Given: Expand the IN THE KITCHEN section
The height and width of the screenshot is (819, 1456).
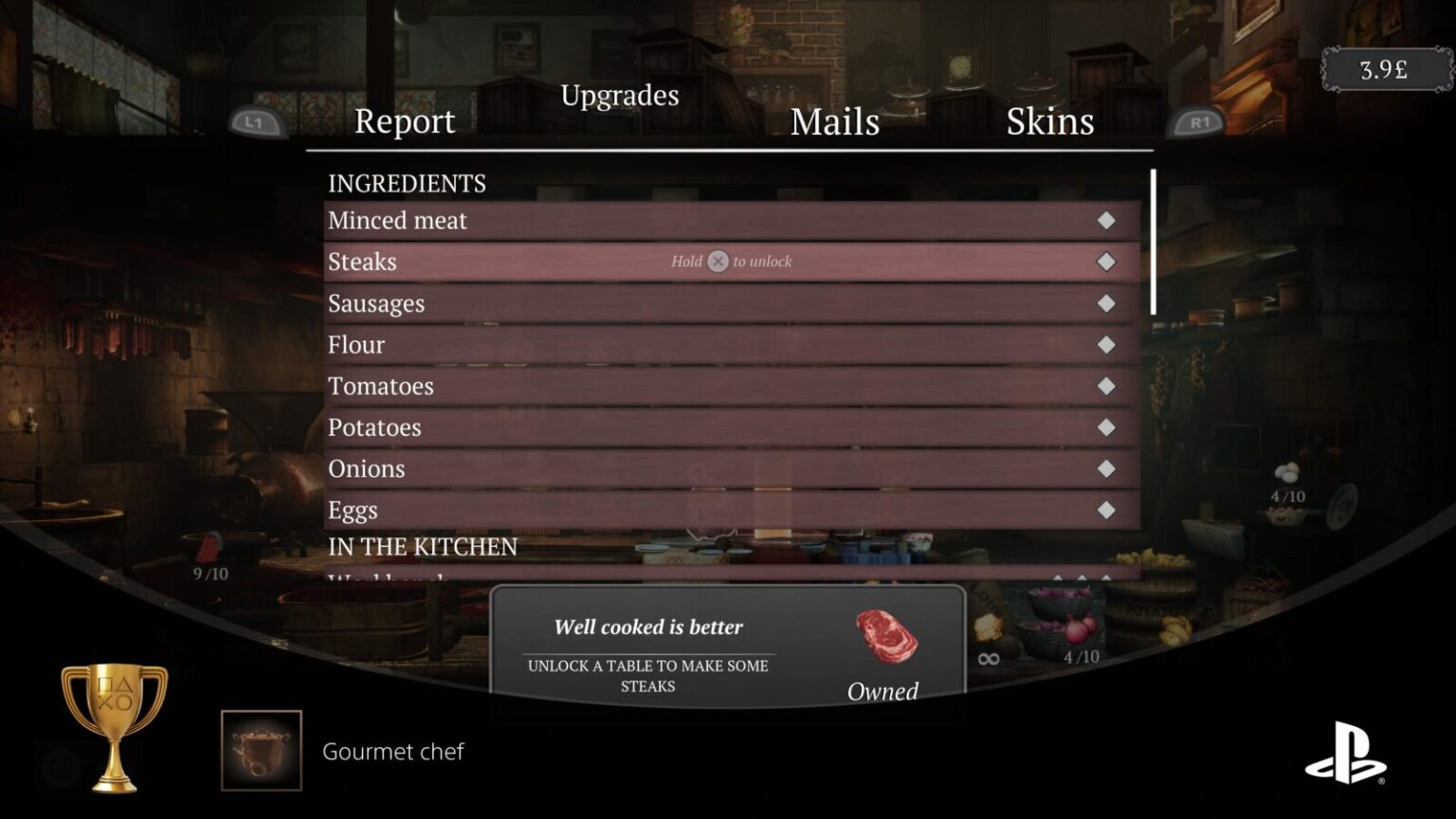Looking at the screenshot, I should pyautogui.click(x=422, y=547).
